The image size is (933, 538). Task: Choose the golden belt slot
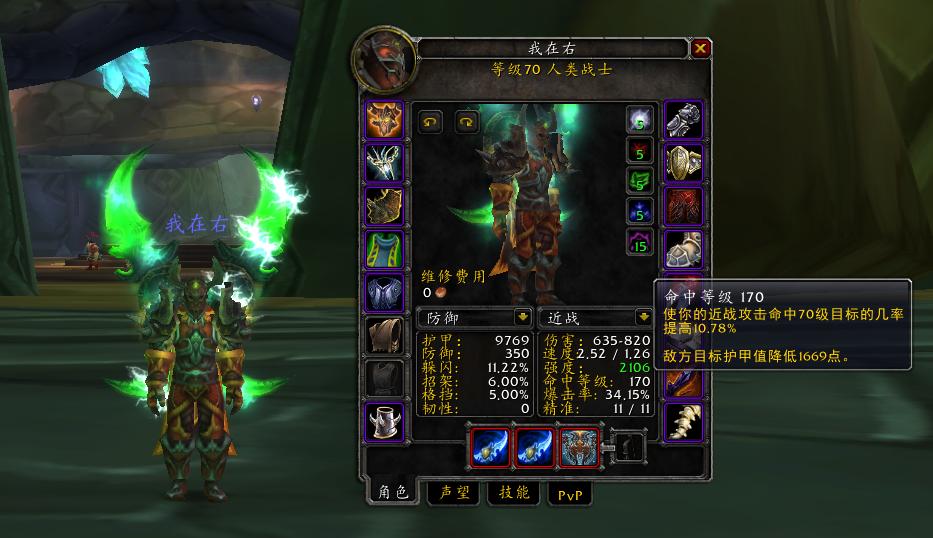tap(683, 163)
